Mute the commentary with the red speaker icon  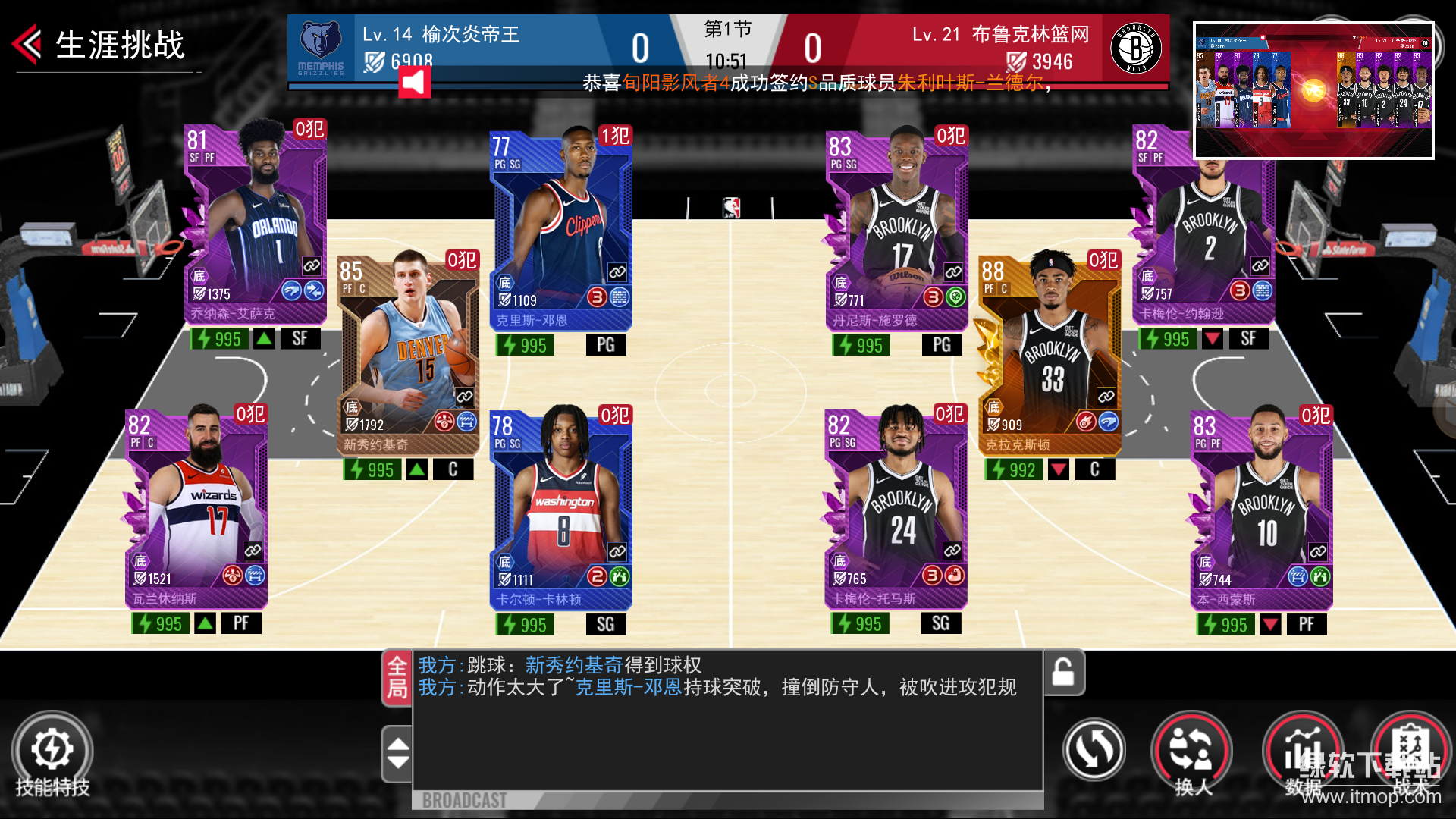[x=416, y=83]
